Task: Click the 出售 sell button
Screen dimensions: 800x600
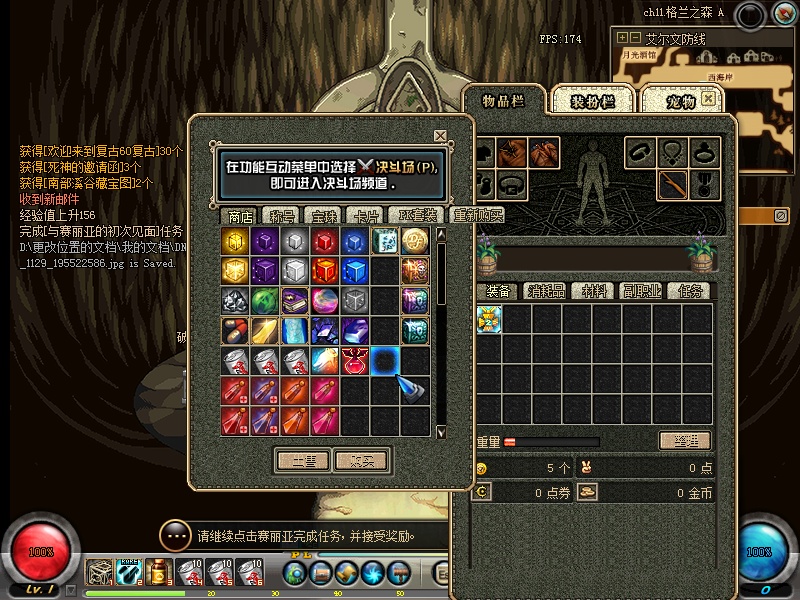Action: 302,460
